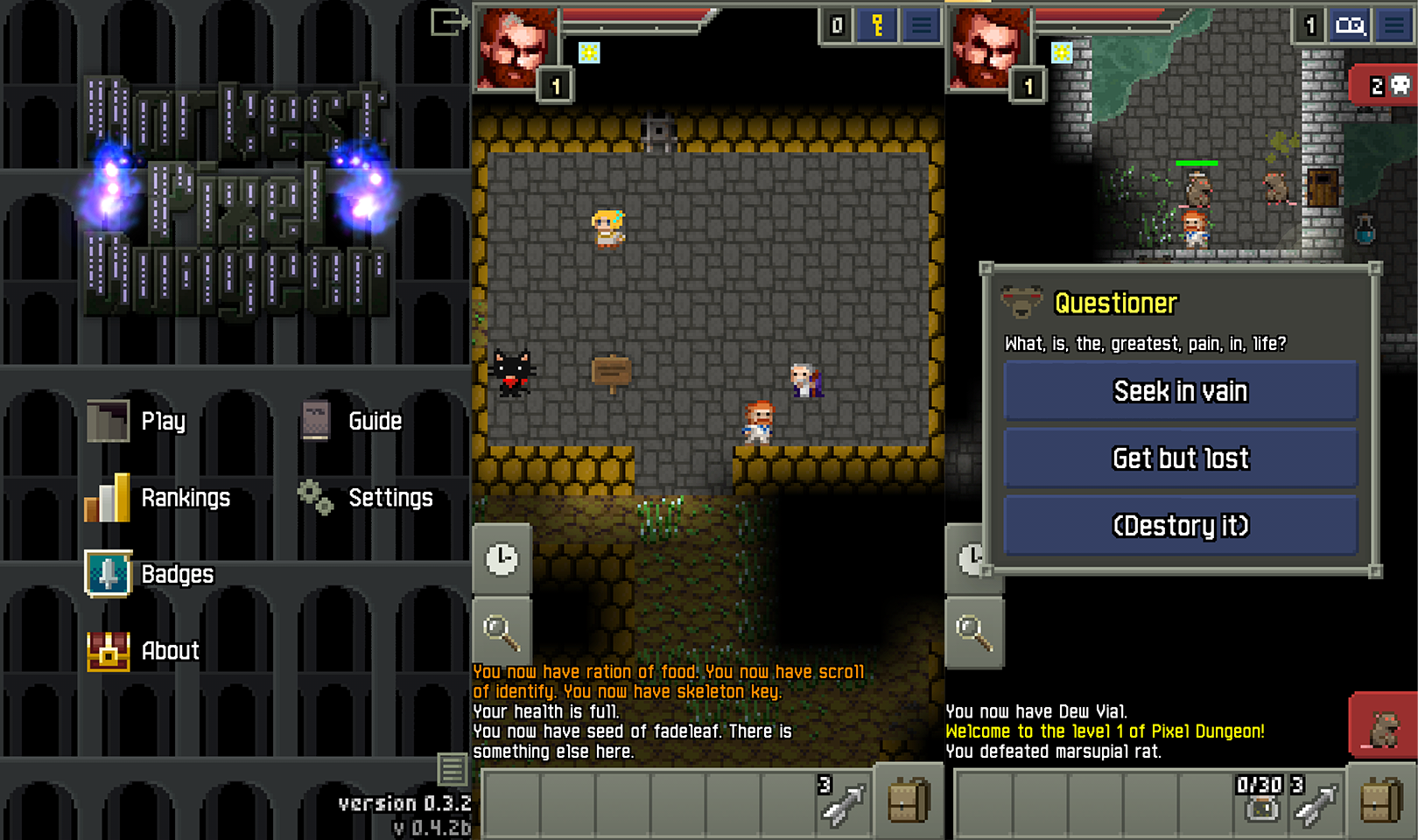Pick the '(Destory it)' option
Viewport: 1418px width, 840px height.
pos(1180,526)
